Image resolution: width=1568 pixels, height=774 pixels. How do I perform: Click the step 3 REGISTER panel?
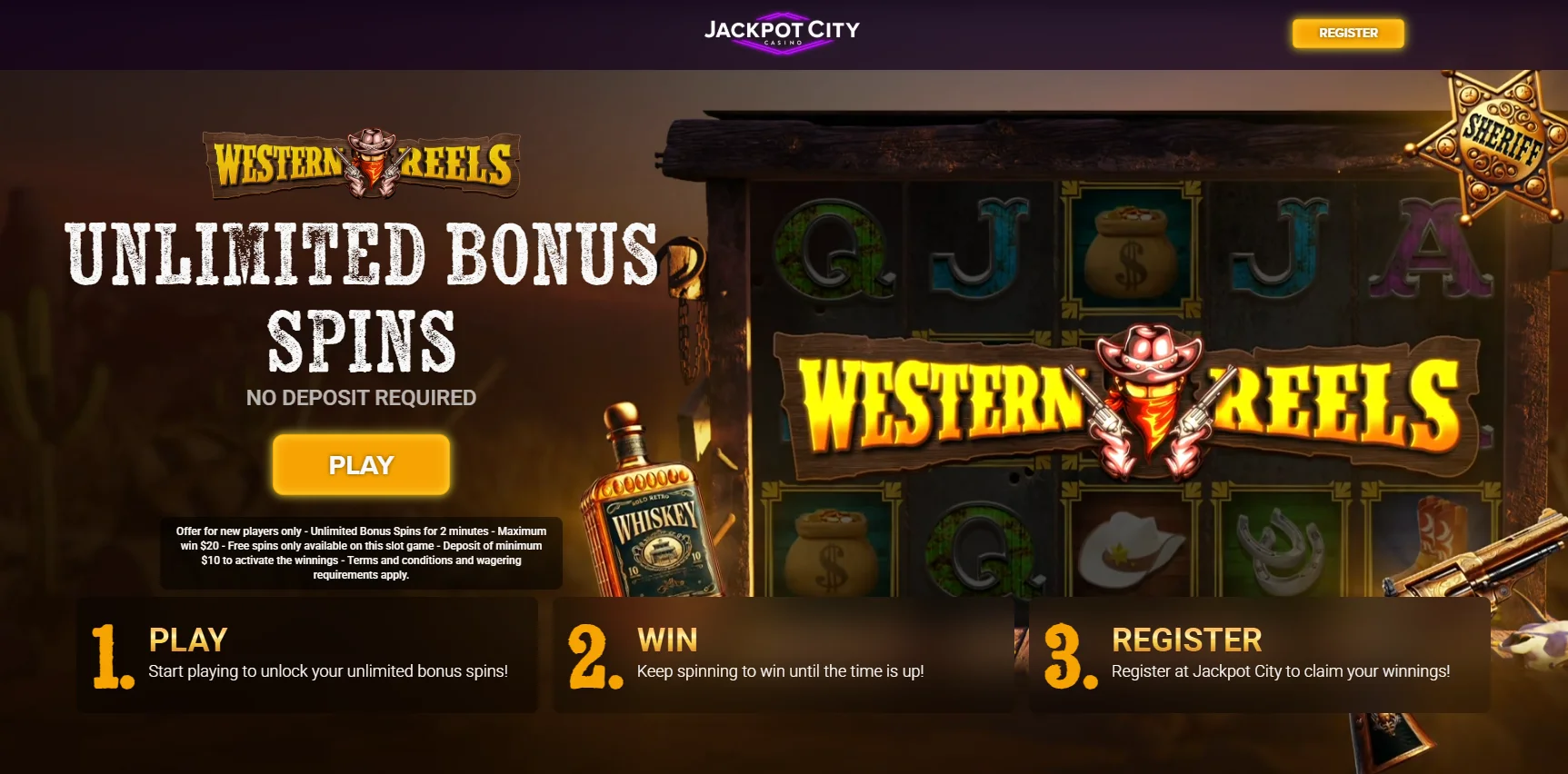pyautogui.click(x=1259, y=656)
